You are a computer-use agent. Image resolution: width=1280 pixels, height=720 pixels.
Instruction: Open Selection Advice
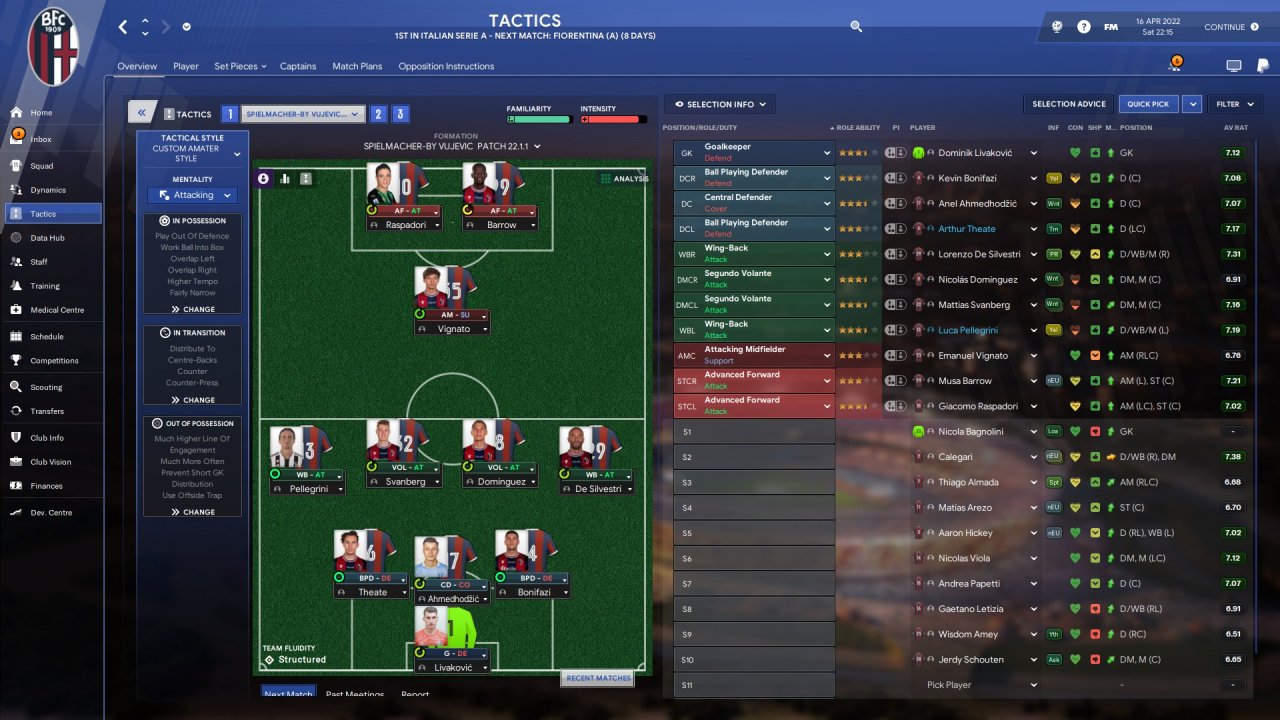click(x=1068, y=104)
